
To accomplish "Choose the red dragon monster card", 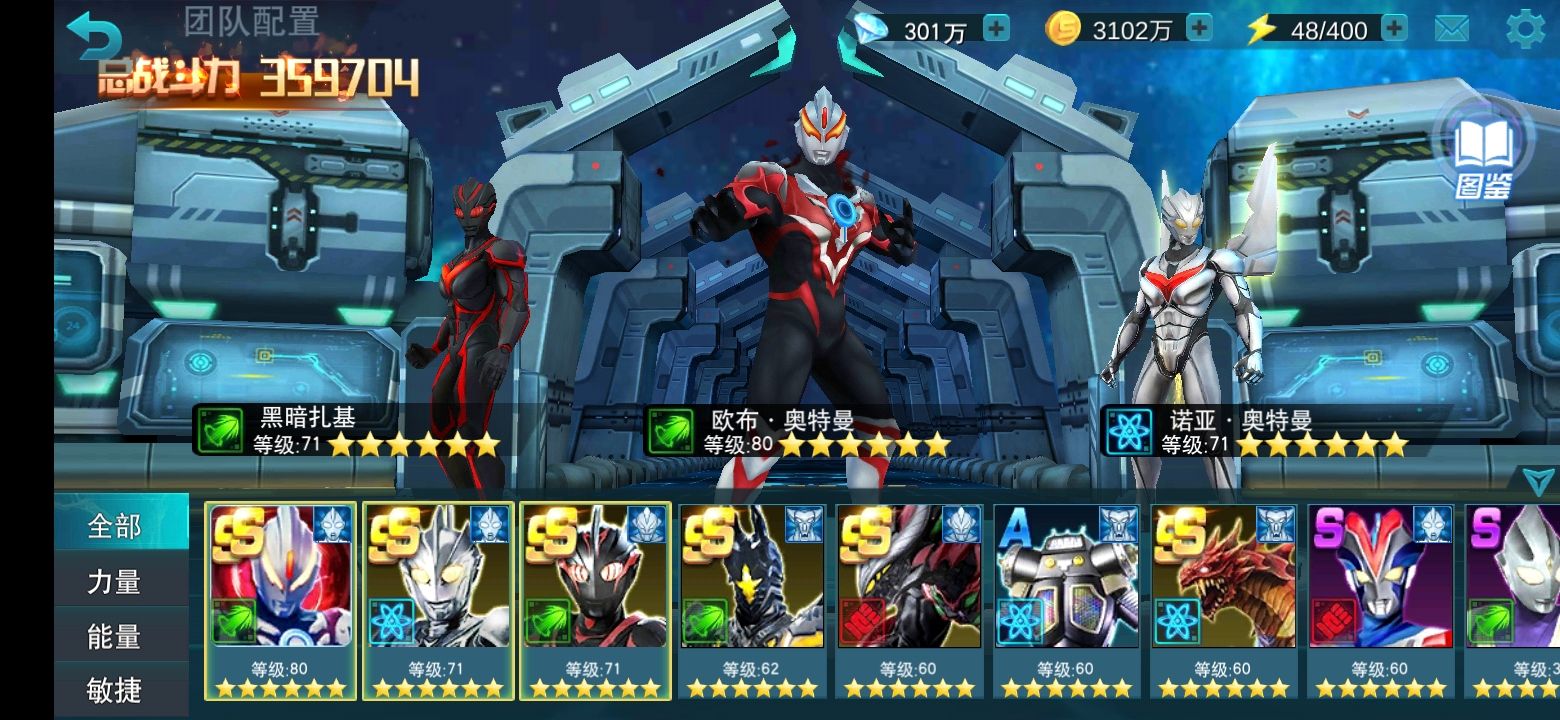I will click(1223, 600).
